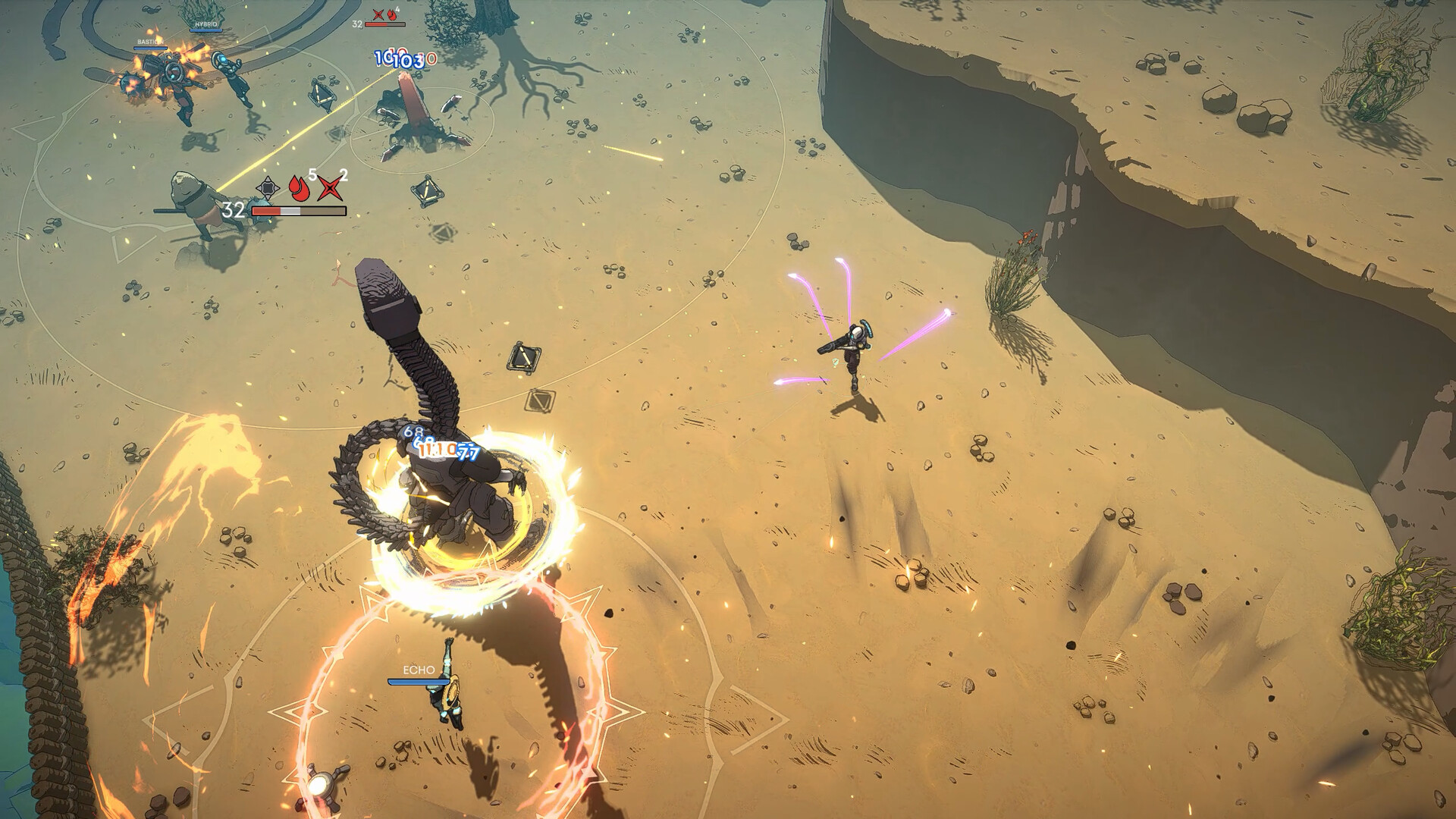
Task: Click the red bleed droplet icon showing 5
Action: click(x=298, y=189)
